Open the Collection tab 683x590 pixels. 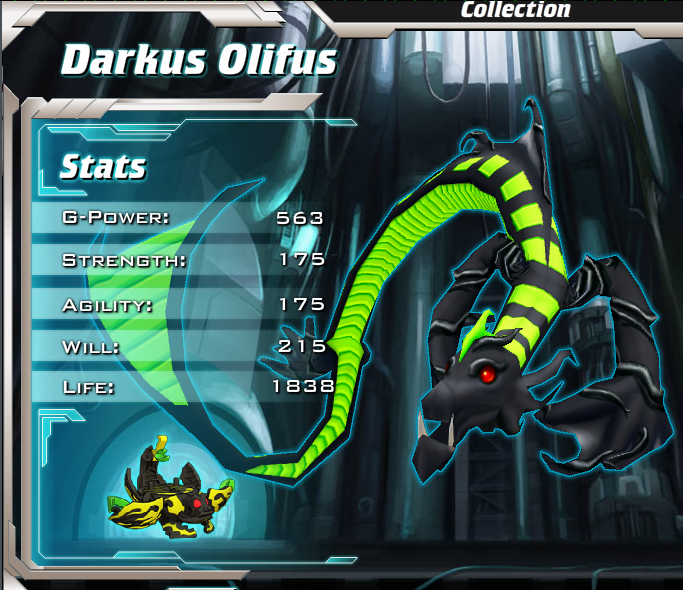click(515, 11)
